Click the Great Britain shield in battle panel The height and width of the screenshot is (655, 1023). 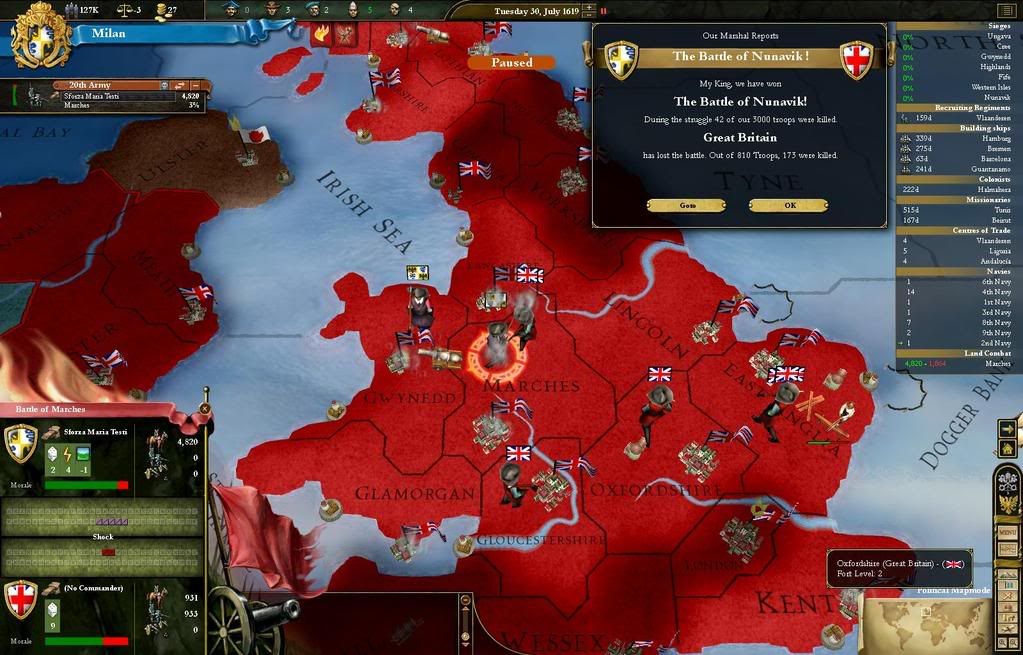click(22, 601)
